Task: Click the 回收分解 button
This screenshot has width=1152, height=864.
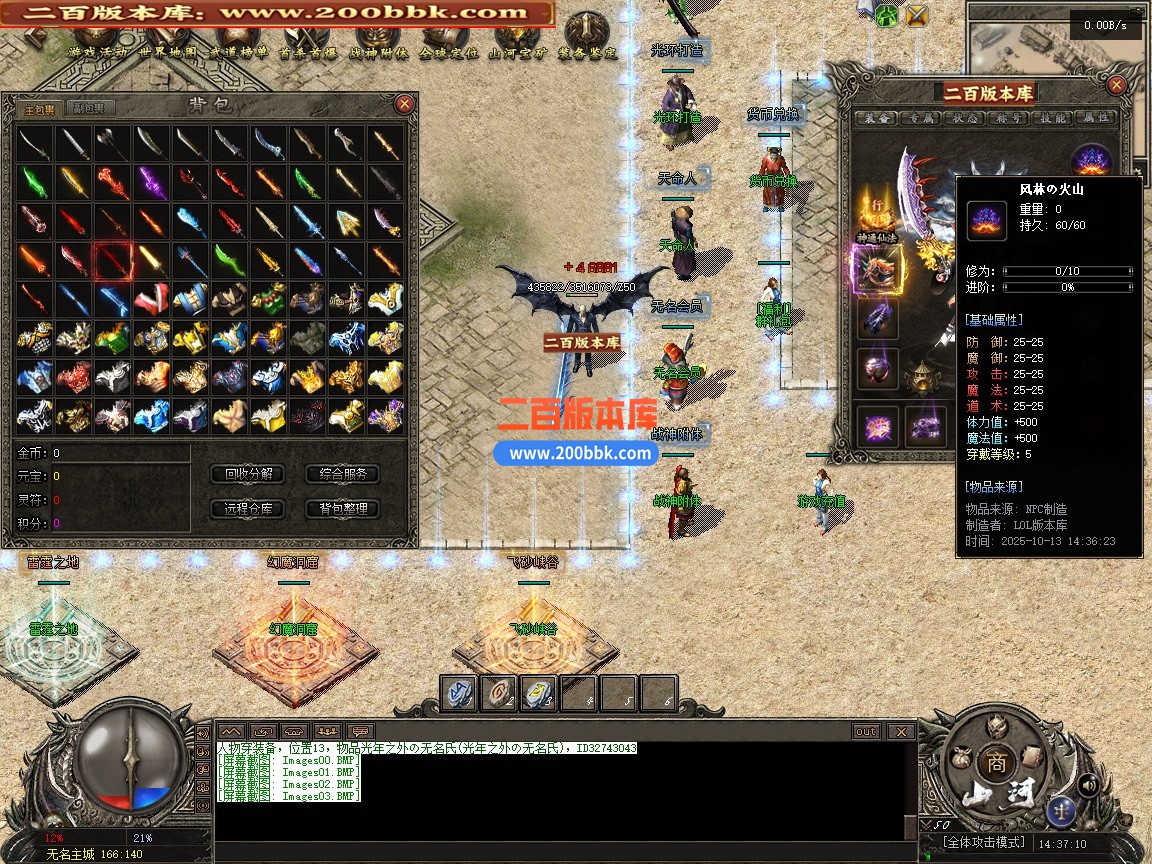Action: pos(249,474)
